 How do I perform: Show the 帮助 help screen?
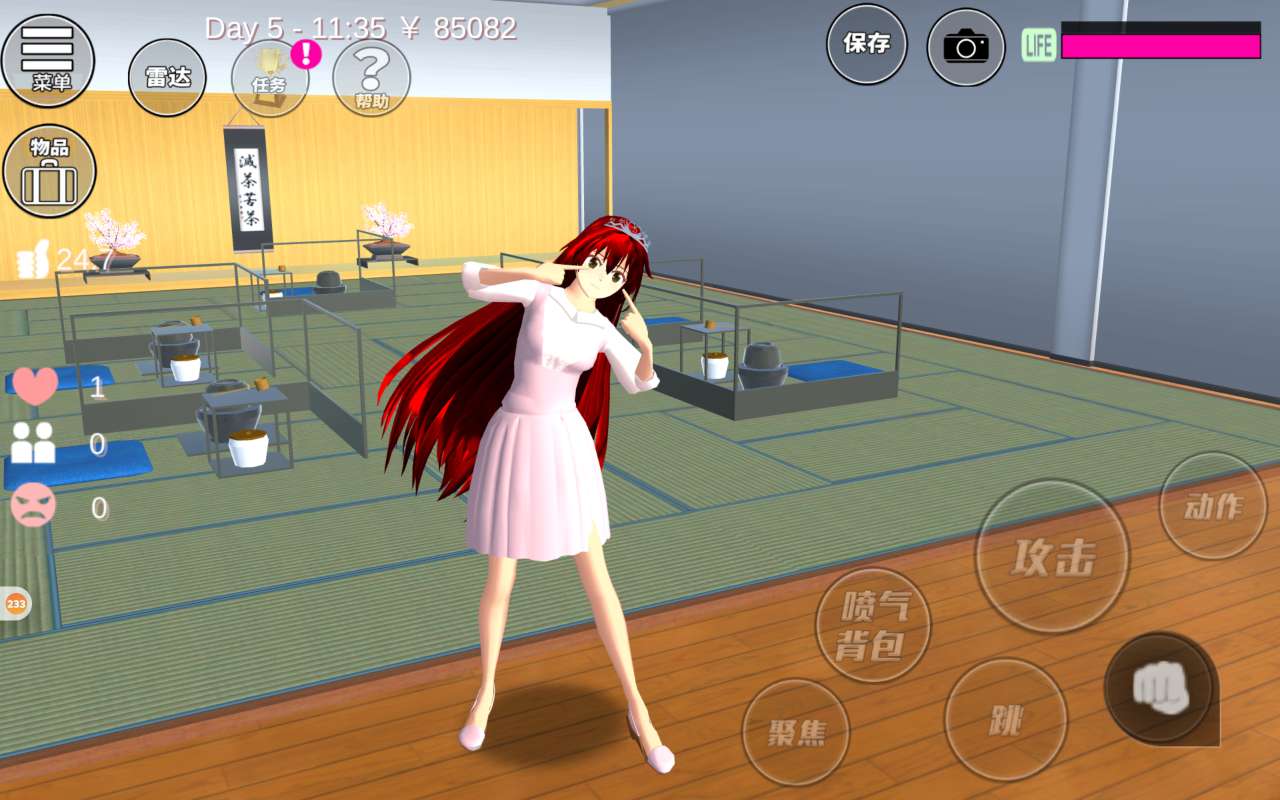tap(371, 78)
